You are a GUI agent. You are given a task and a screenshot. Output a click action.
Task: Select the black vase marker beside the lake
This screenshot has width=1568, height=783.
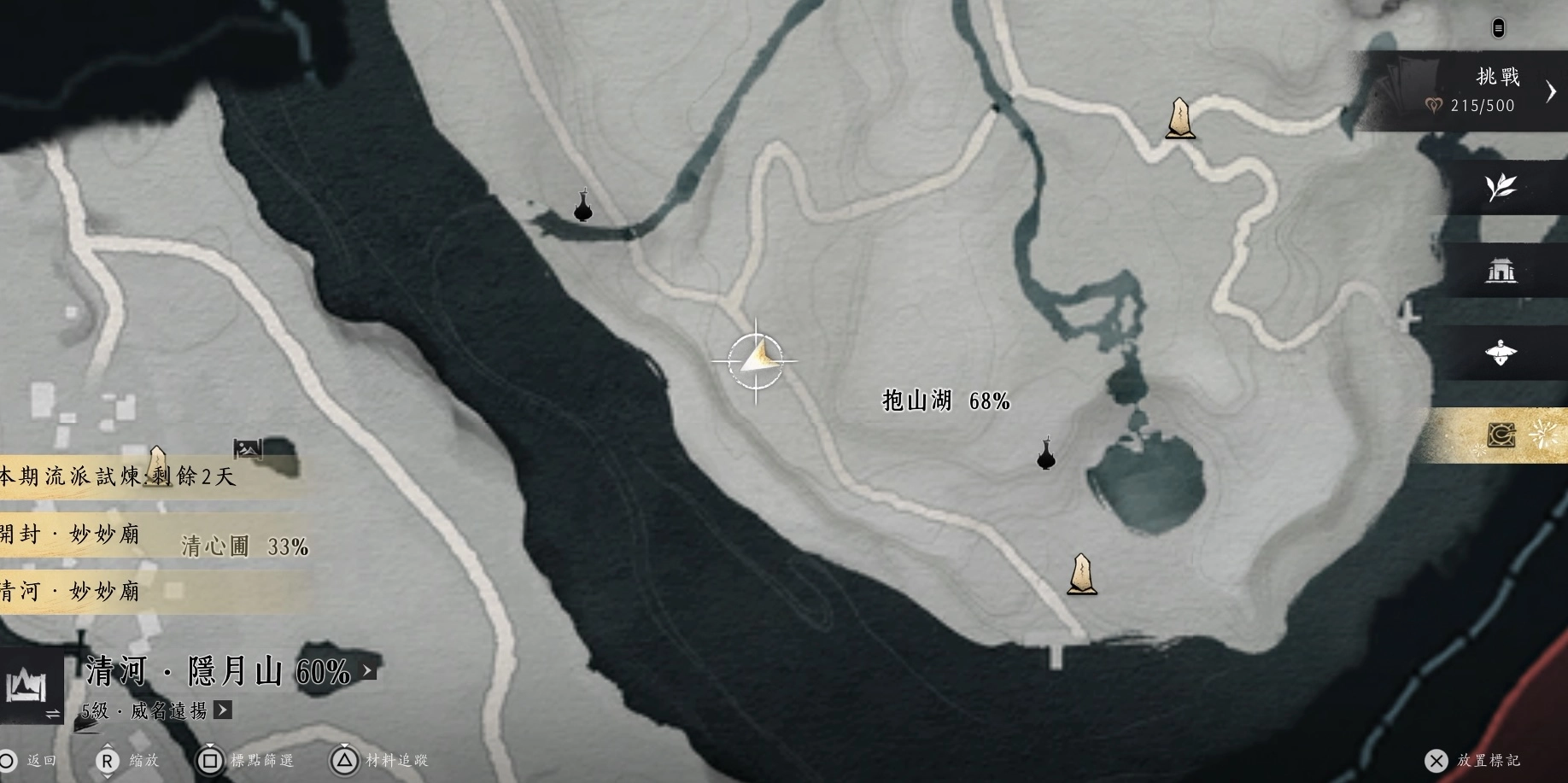[x=1045, y=454]
